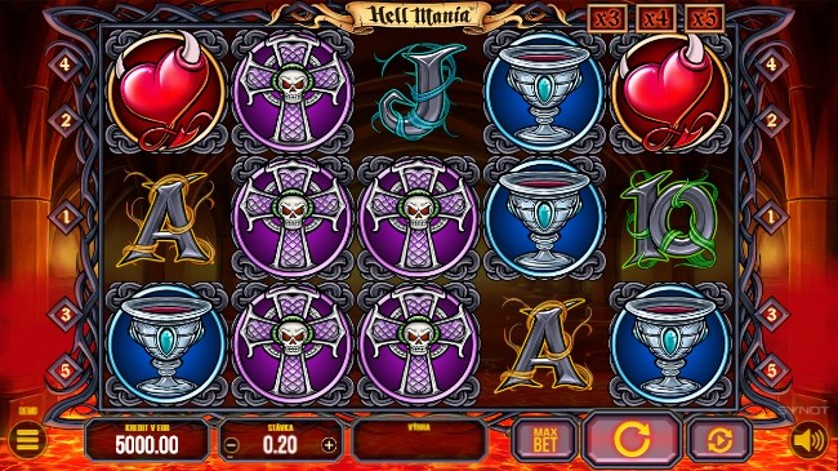Viewport: 838px width, 471px height.
Task: Increase the bet with the plus button
Action: pyautogui.click(x=329, y=445)
